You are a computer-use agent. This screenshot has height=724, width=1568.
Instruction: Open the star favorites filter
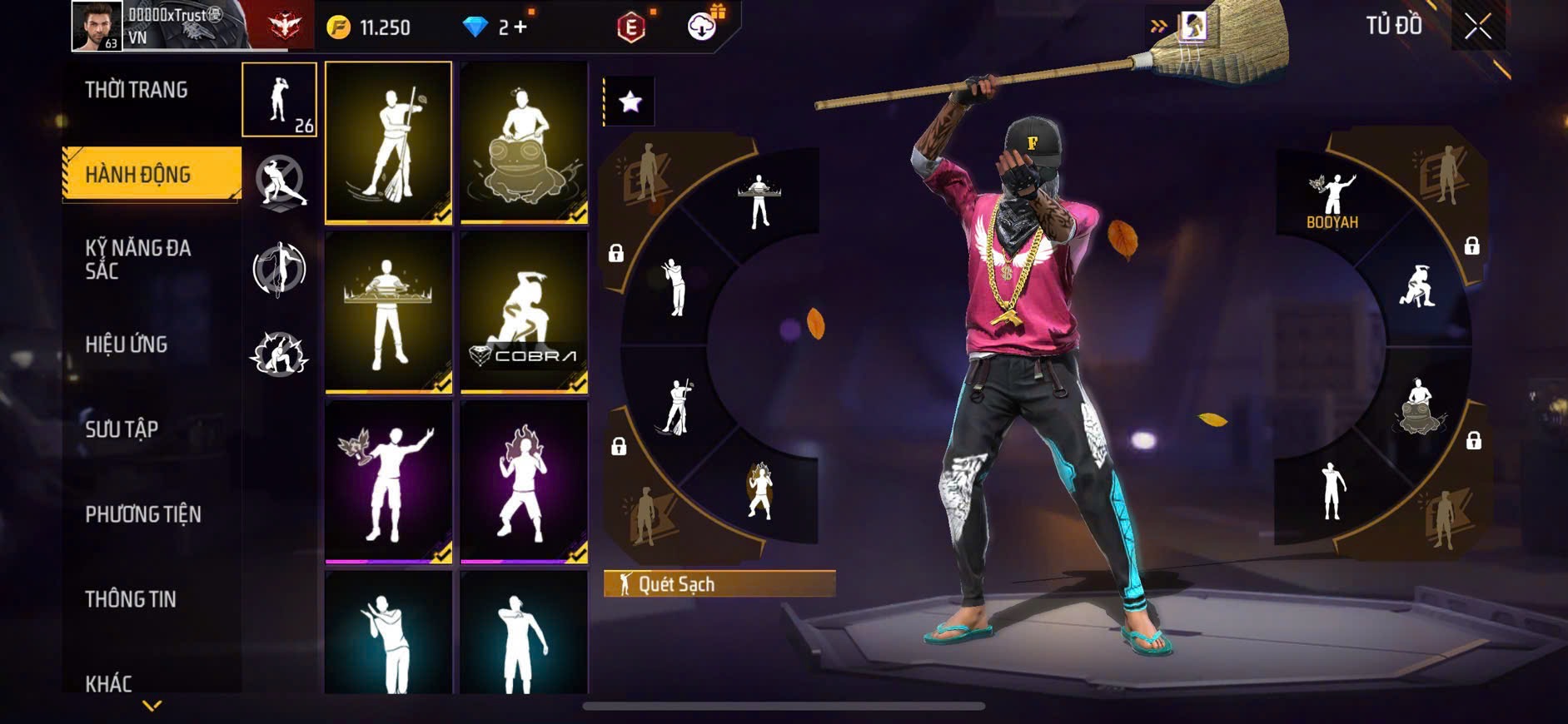tap(630, 102)
